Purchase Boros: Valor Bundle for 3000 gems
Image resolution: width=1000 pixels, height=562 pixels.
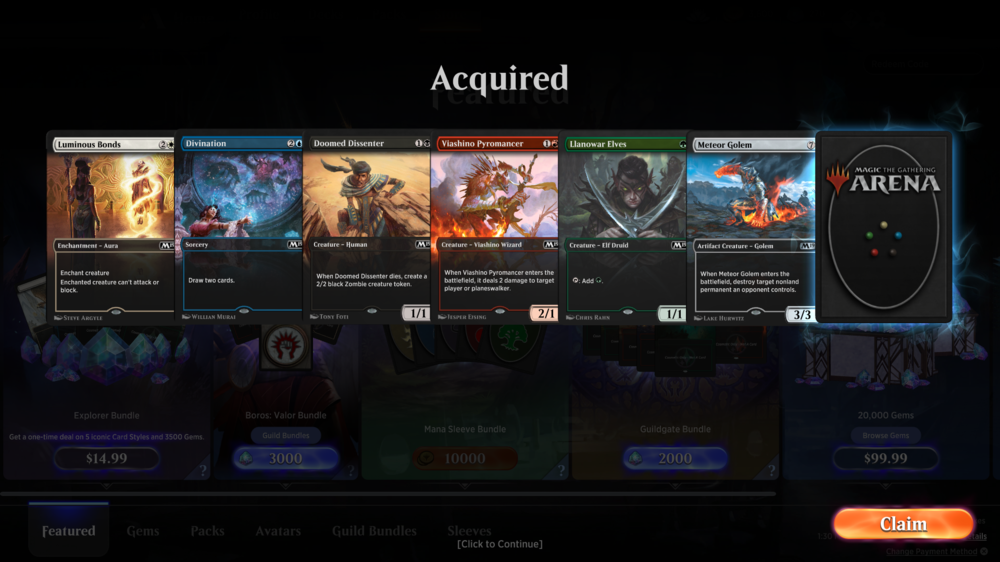pyautogui.click(x=284, y=459)
